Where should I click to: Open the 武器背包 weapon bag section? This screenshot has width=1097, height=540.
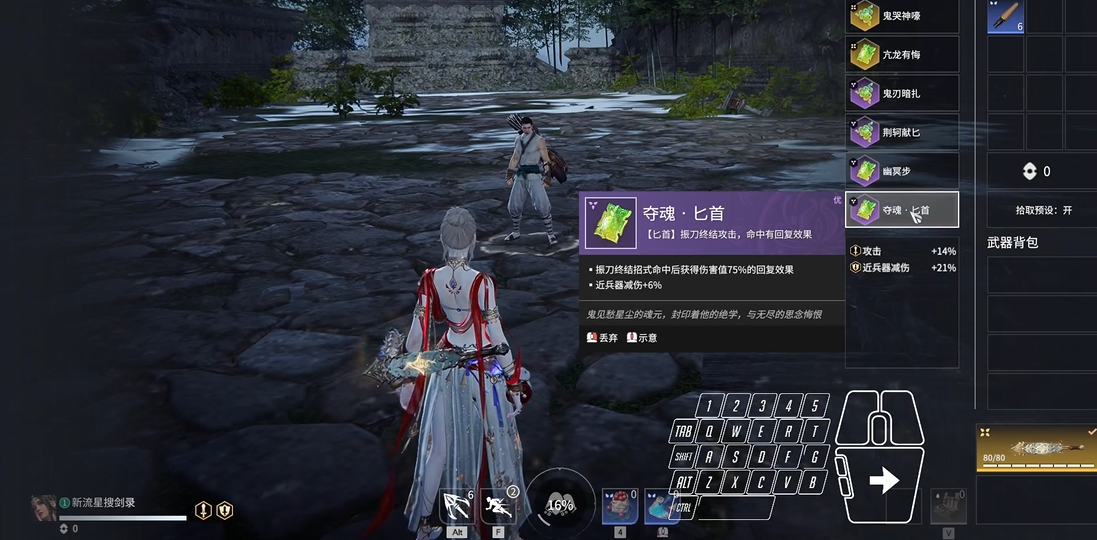pyautogui.click(x=1012, y=243)
